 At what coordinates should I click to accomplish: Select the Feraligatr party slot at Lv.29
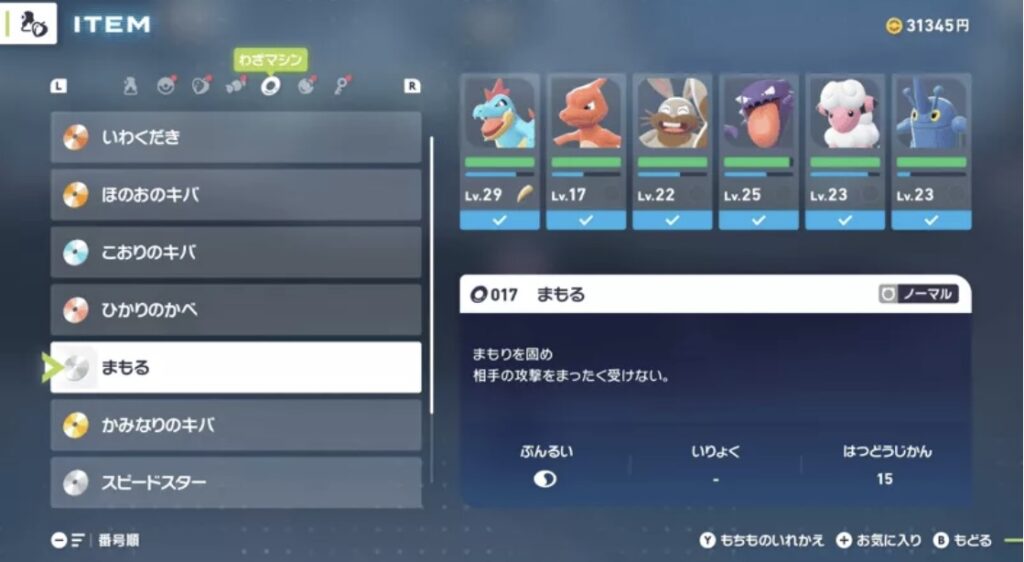click(x=499, y=151)
